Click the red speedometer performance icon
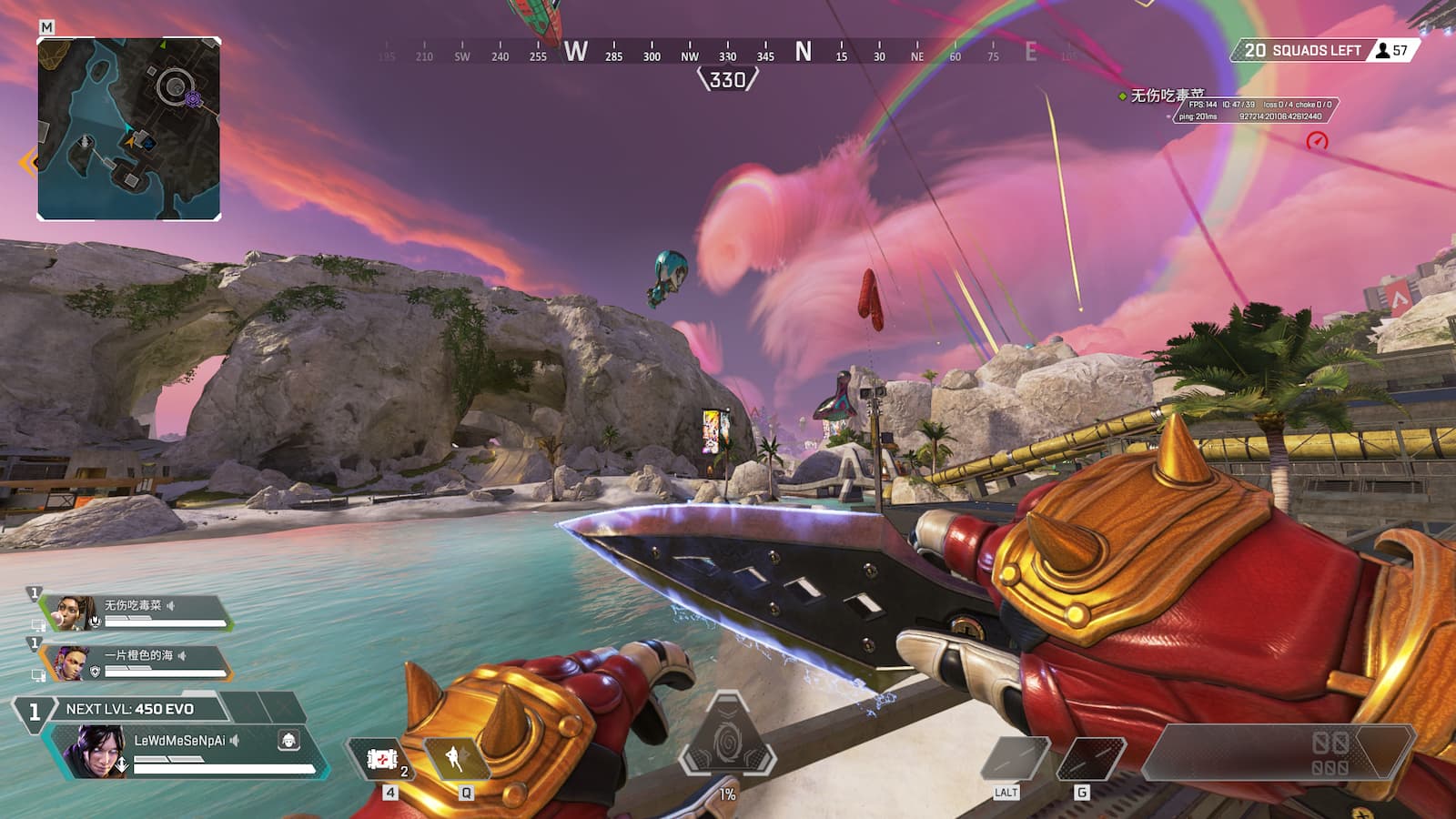 point(1316,140)
